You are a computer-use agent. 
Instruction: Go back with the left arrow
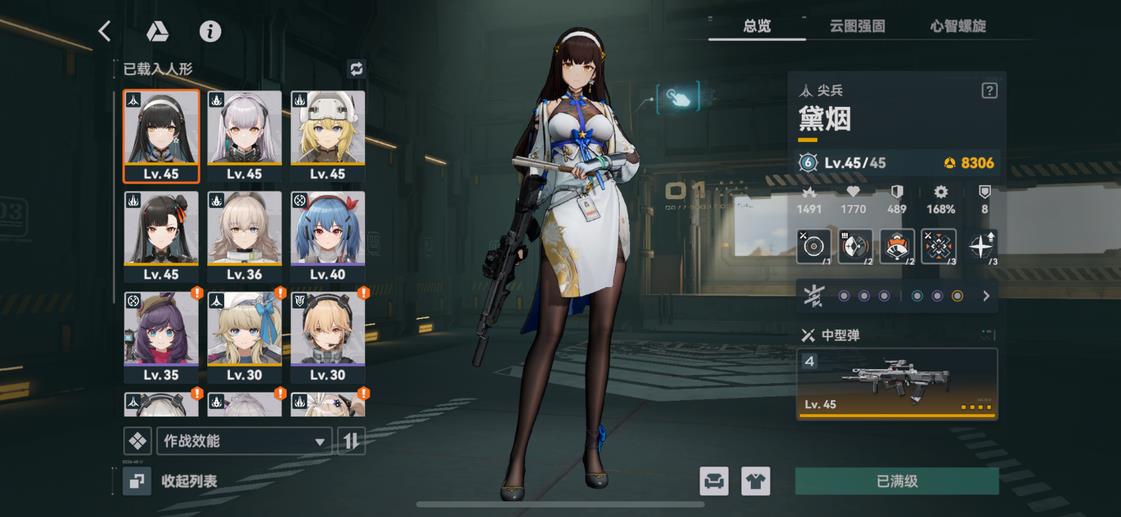[105, 31]
